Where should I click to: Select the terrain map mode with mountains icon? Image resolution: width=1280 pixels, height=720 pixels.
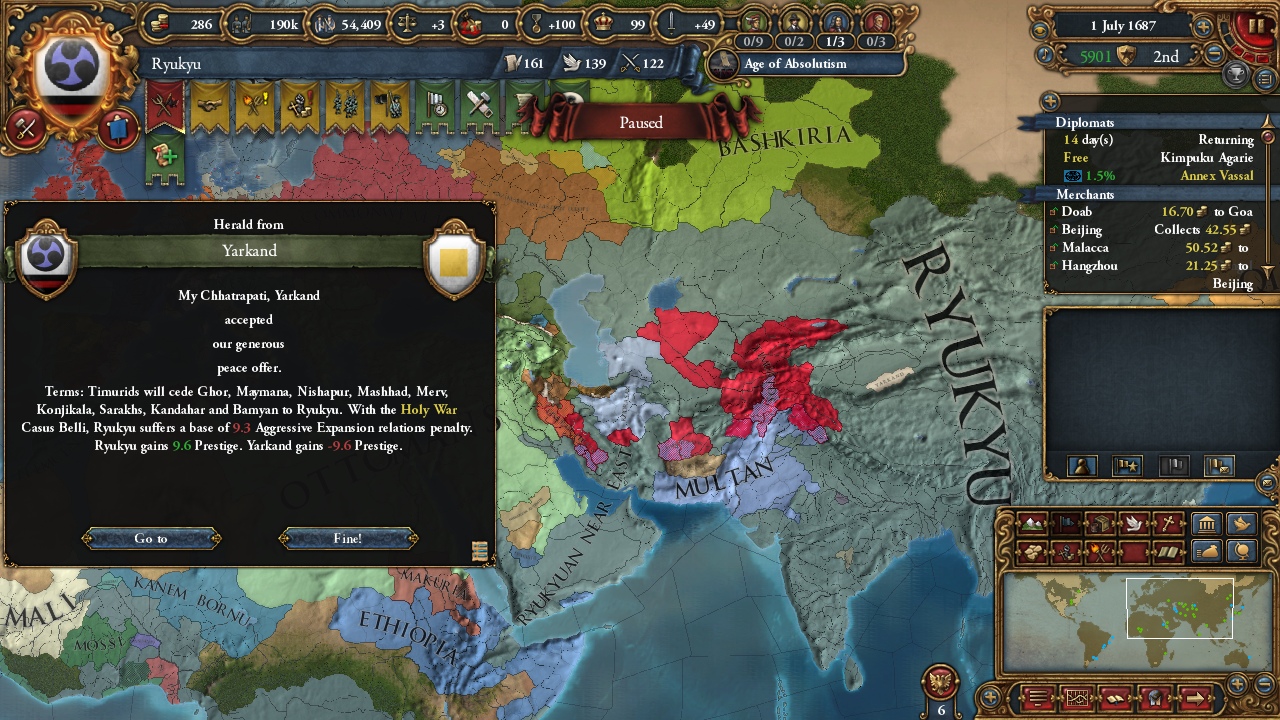pos(1031,523)
